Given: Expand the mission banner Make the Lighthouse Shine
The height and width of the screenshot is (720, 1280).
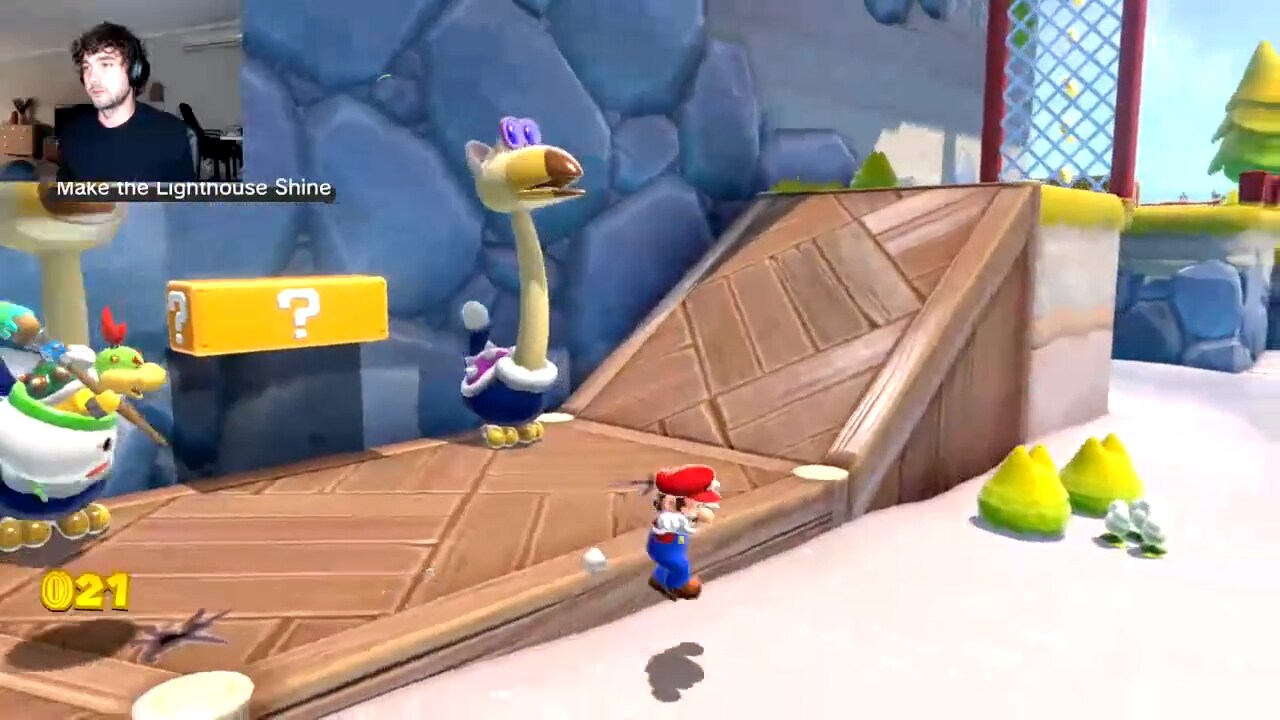Looking at the screenshot, I should [x=196, y=187].
